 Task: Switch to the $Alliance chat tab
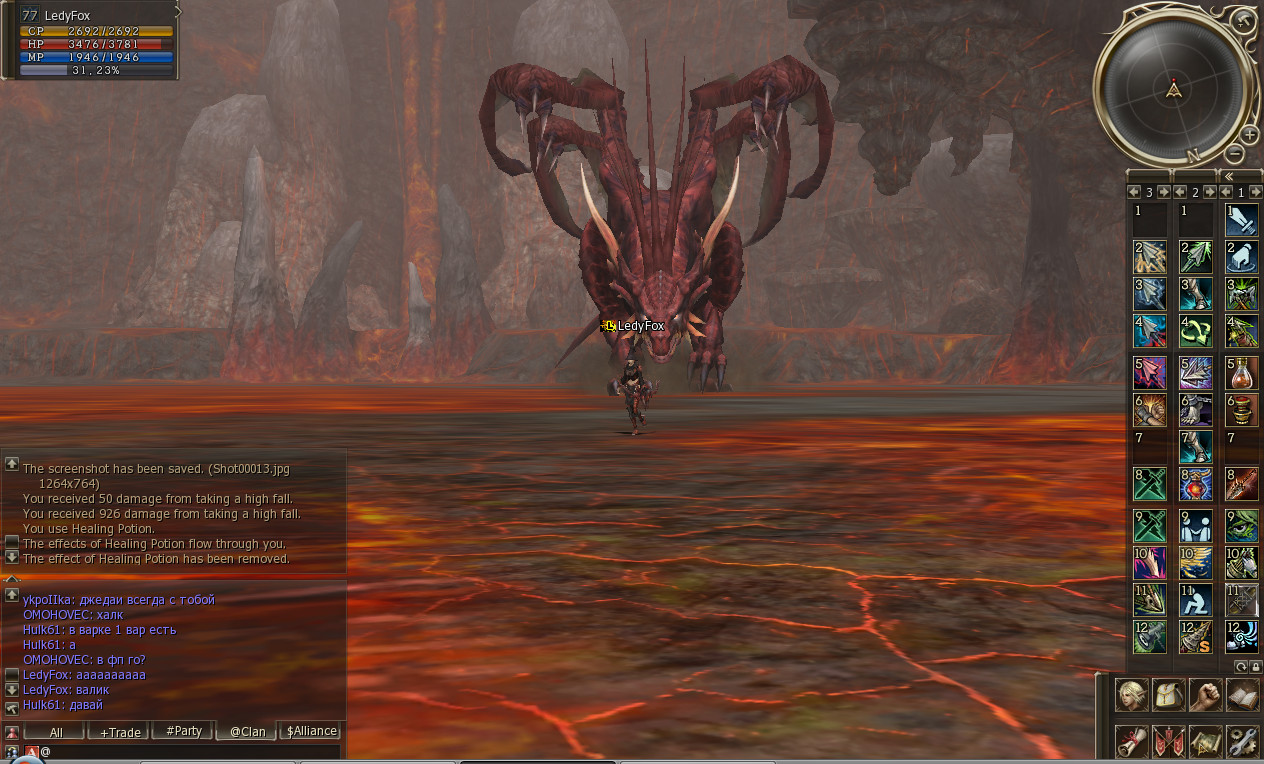pos(311,731)
